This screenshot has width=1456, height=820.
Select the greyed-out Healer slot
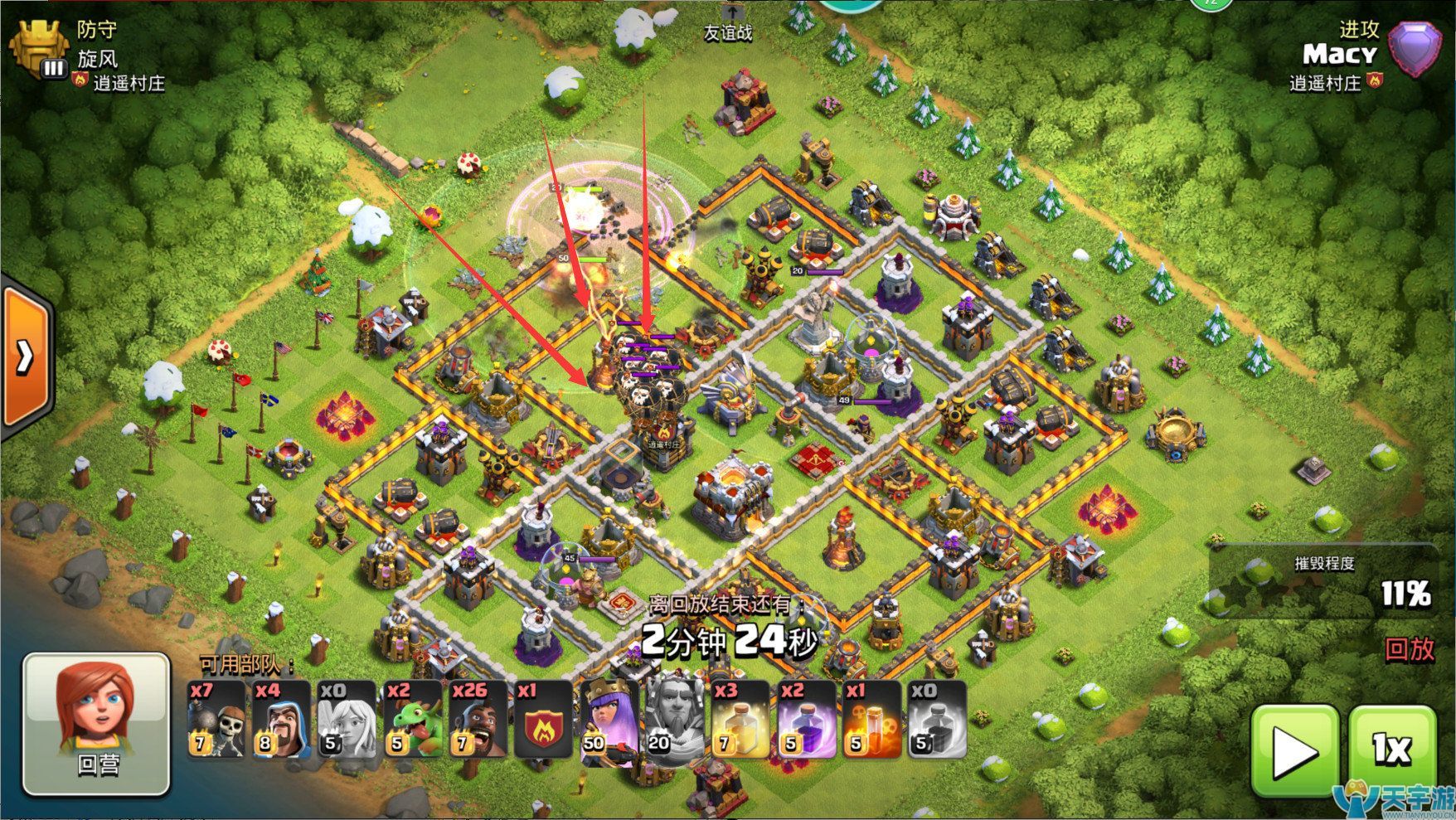click(347, 720)
